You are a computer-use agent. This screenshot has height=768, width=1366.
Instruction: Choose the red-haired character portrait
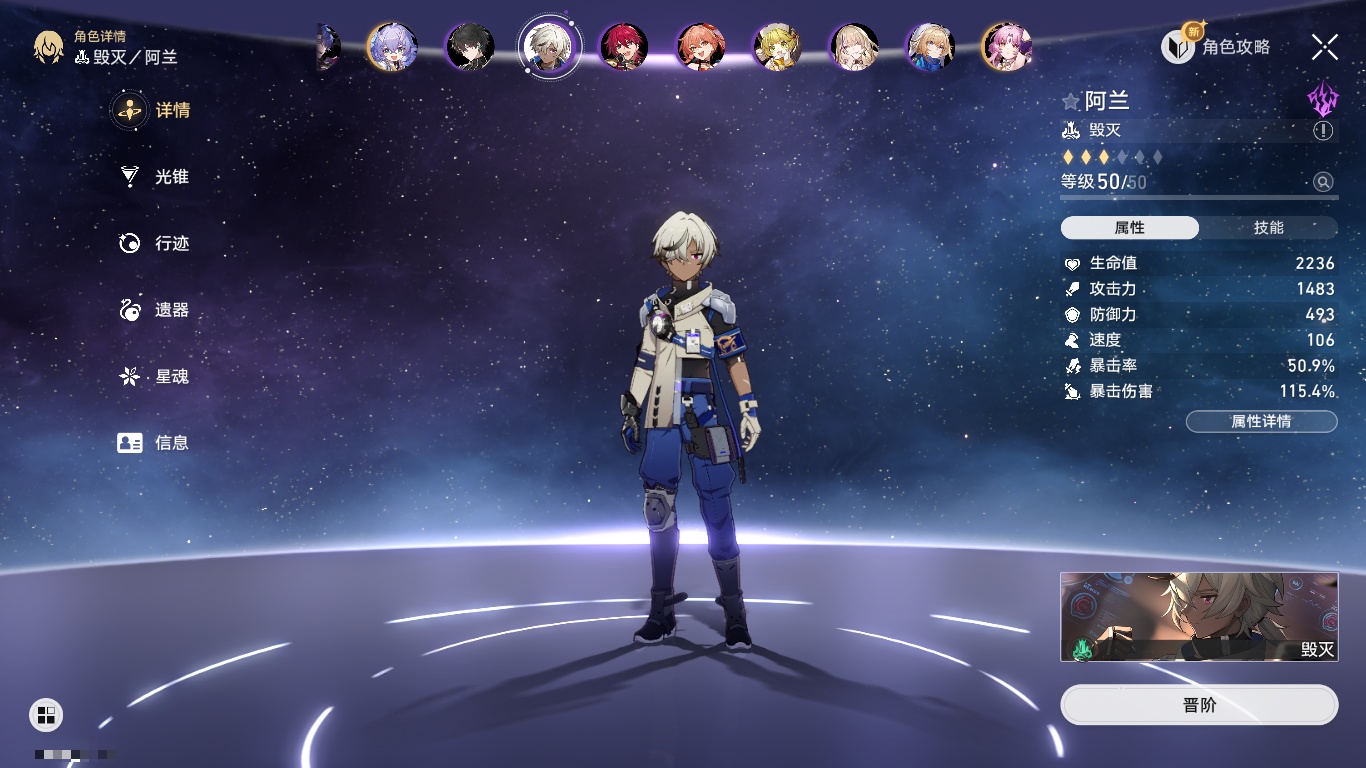click(623, 46)
